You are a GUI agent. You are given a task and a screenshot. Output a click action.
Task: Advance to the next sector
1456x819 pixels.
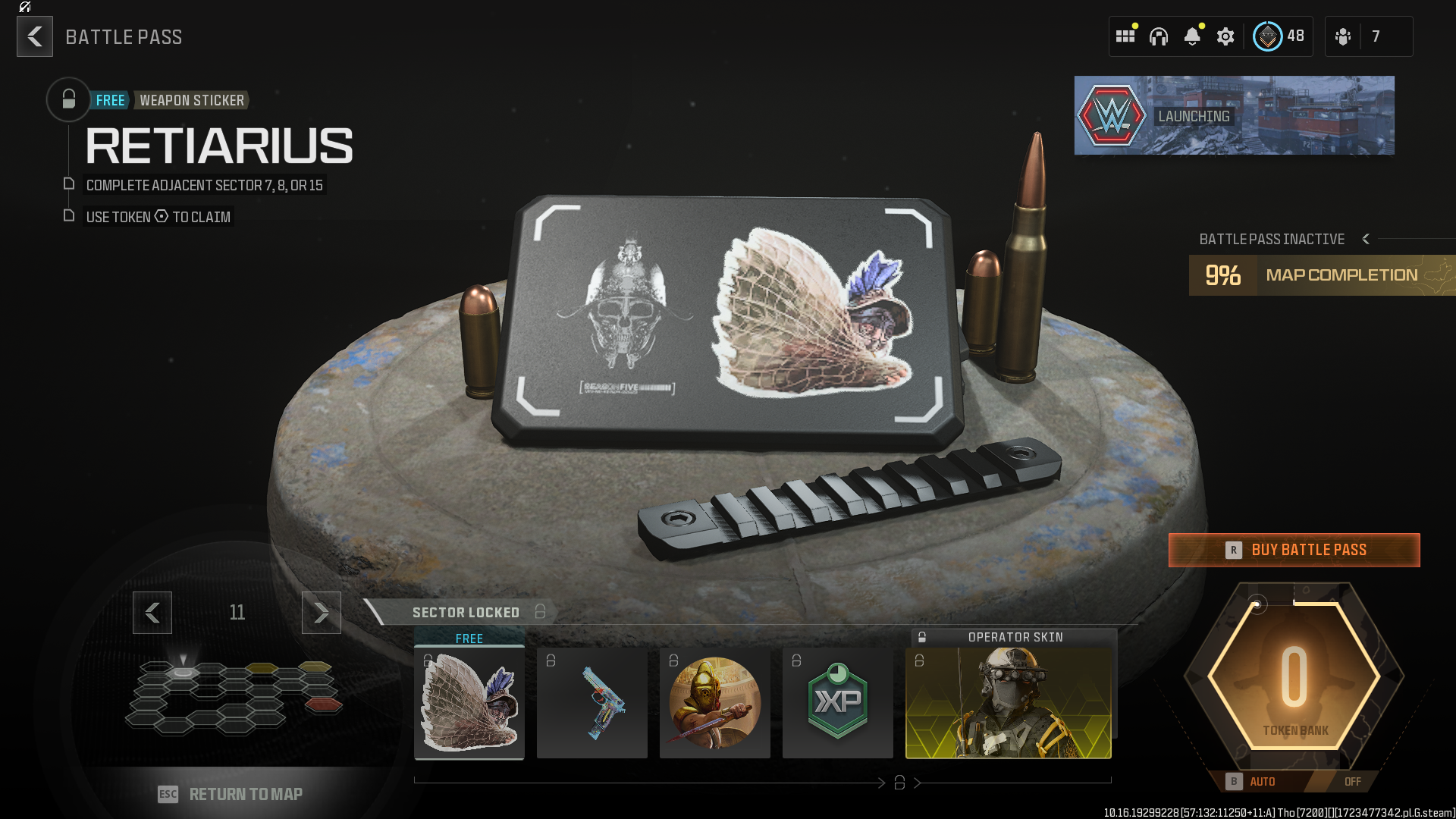point(322,612)
